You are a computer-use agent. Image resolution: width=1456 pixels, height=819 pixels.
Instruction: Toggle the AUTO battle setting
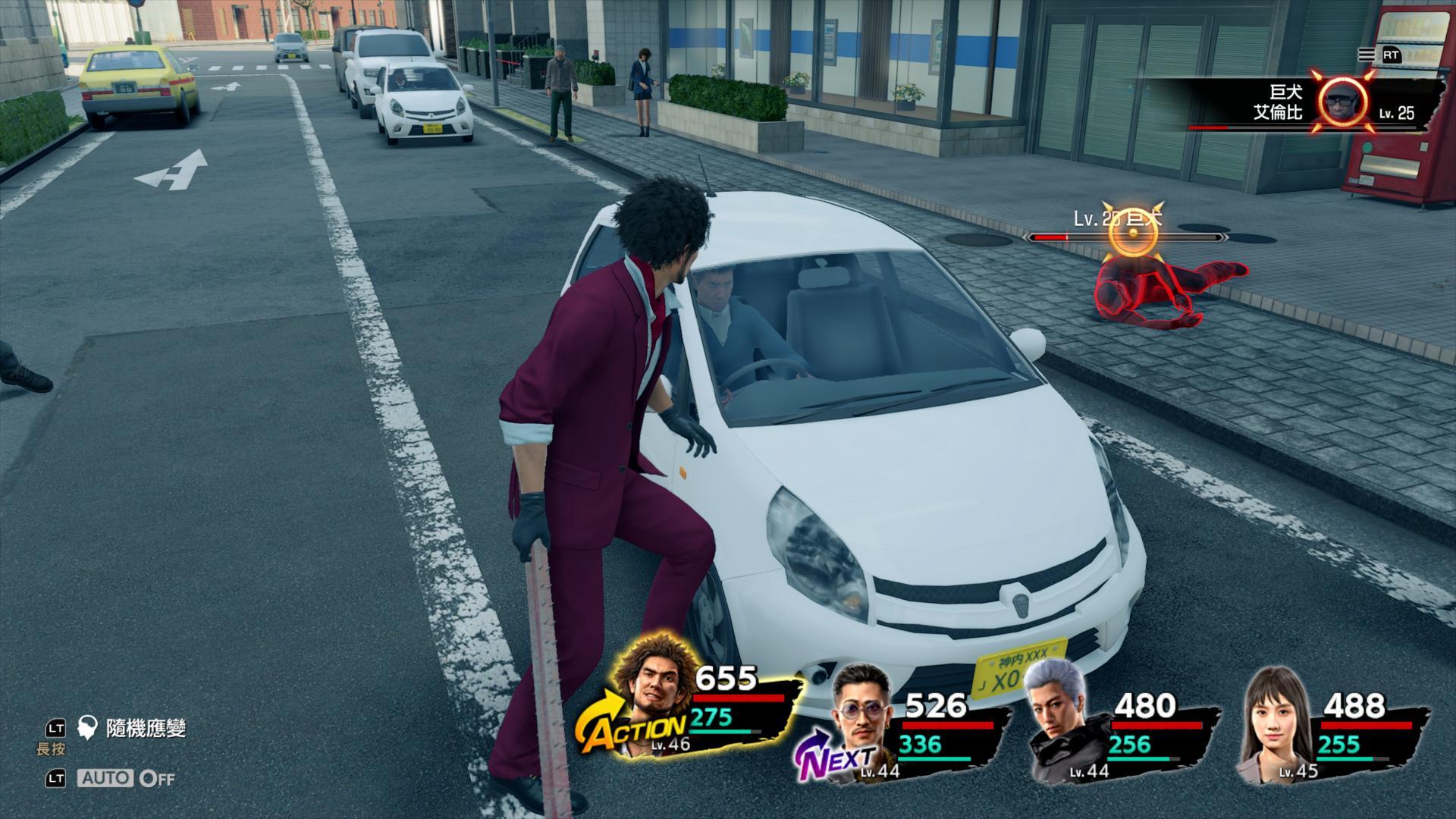coord(126,778)
